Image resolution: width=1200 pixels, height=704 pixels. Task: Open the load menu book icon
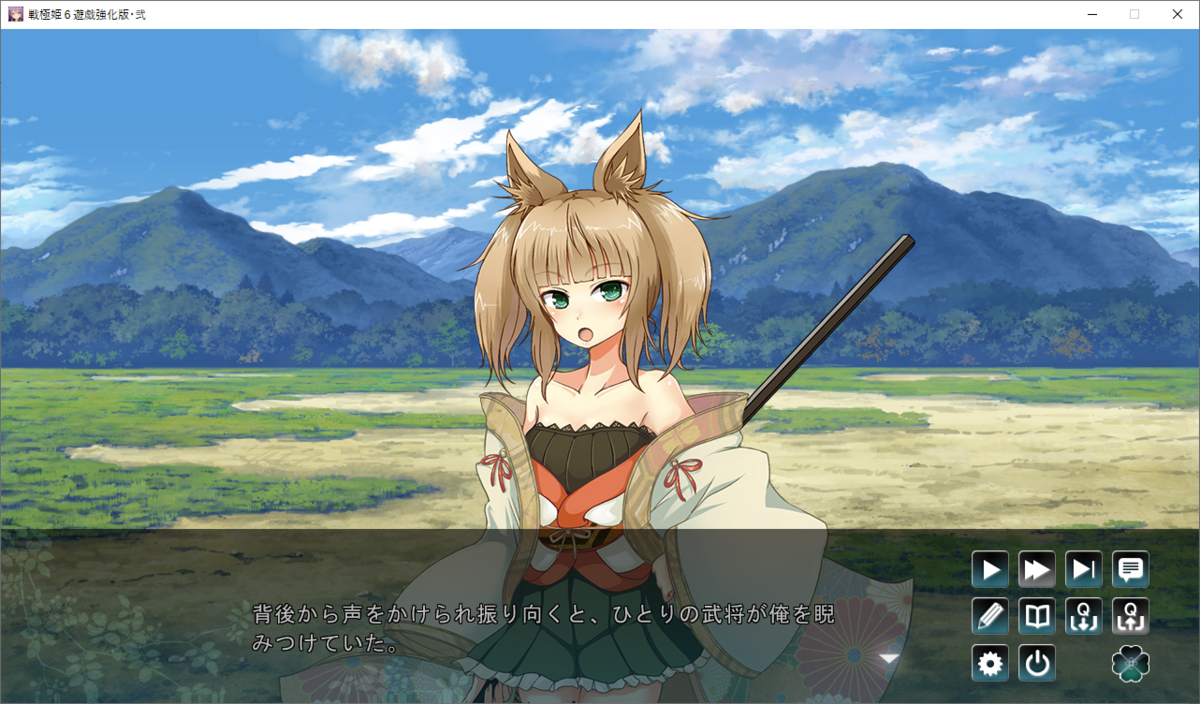click(1037, 617)
